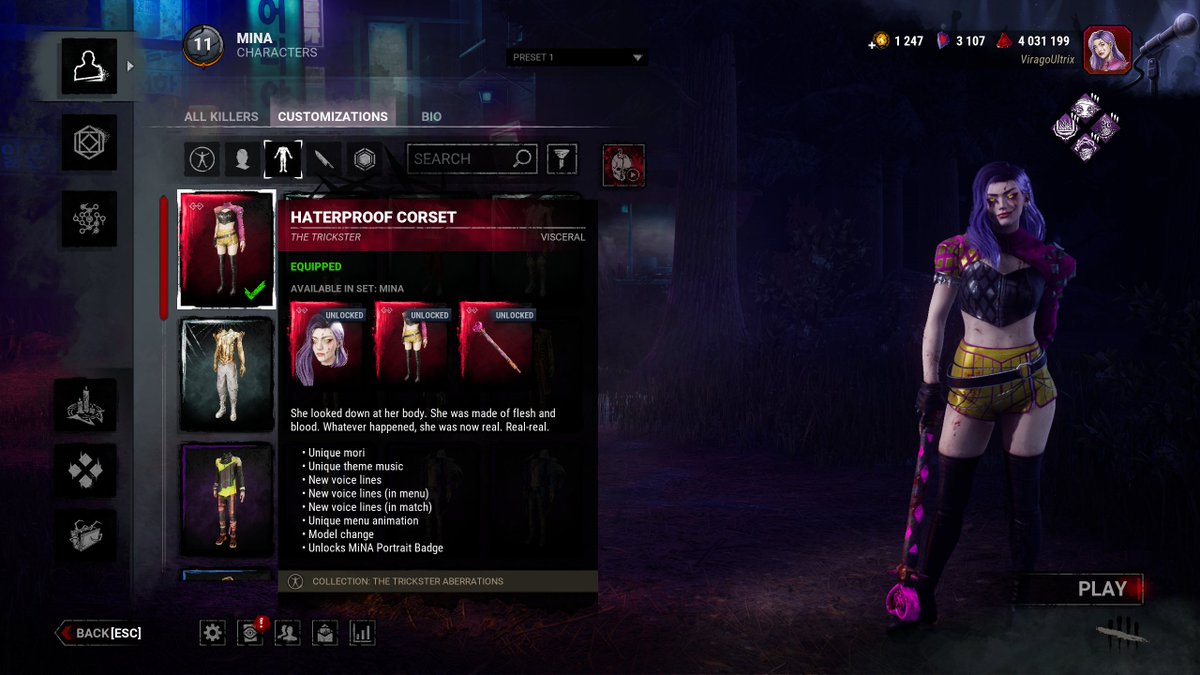
Task: Select the head cosmetics category
Action: pyautogui.click(x=242, y=159)
